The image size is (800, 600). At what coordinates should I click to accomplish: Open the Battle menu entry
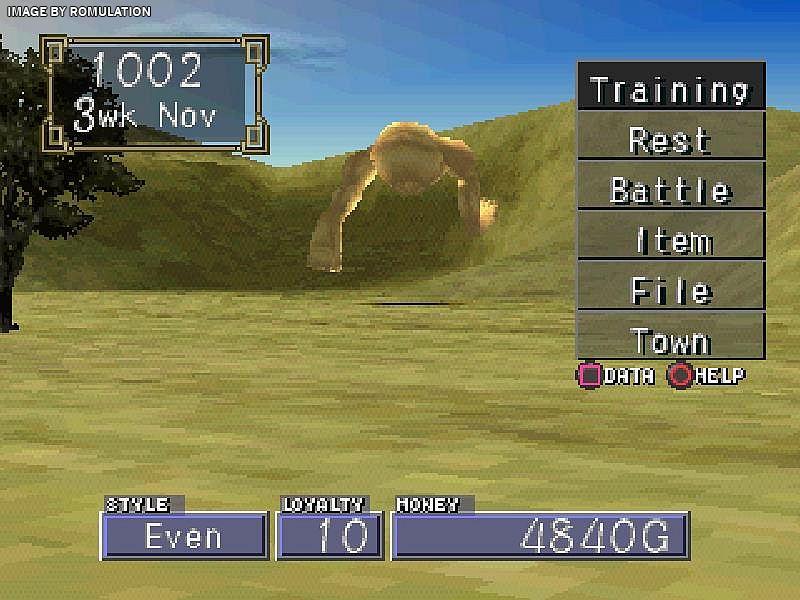point(670,188)
